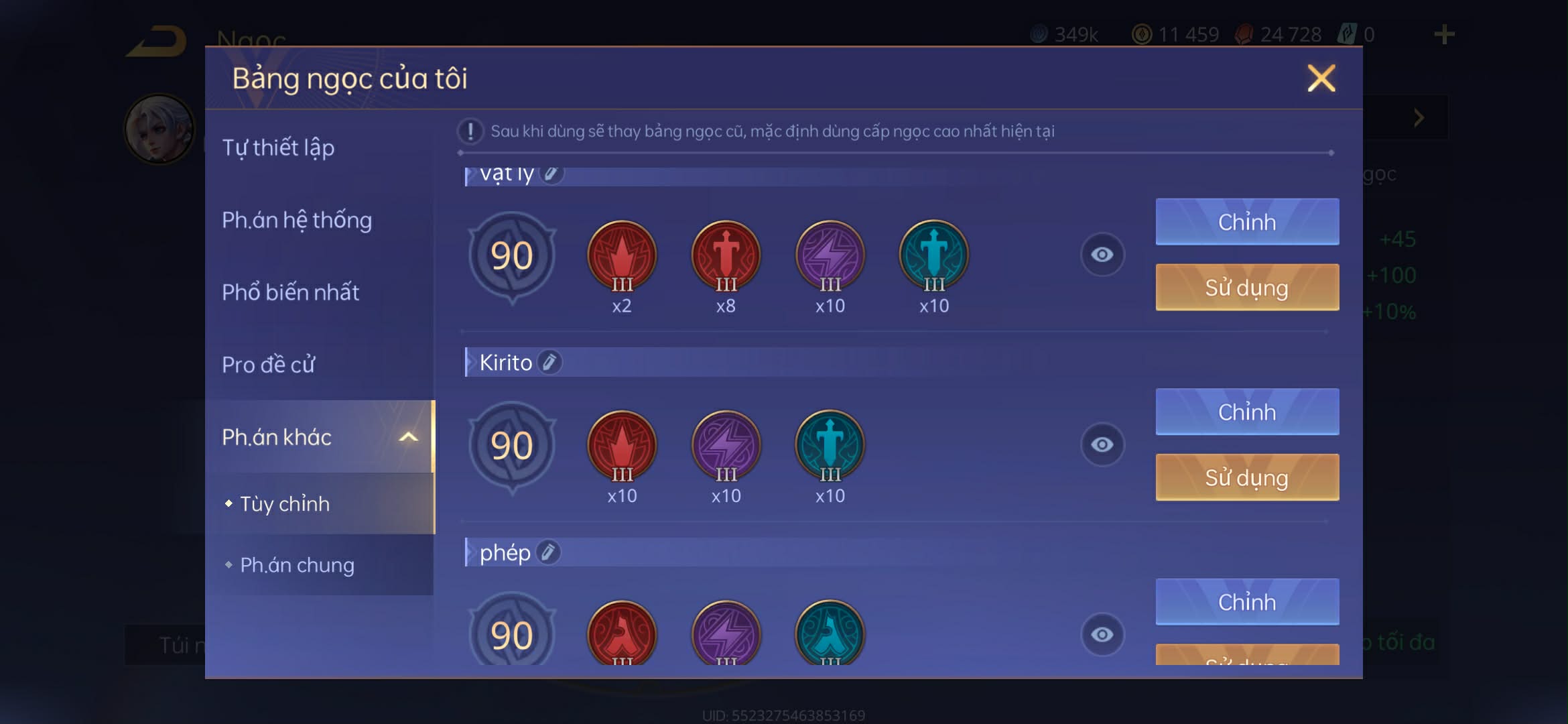Collapse the Ph.án khác section

coord(408,436)
